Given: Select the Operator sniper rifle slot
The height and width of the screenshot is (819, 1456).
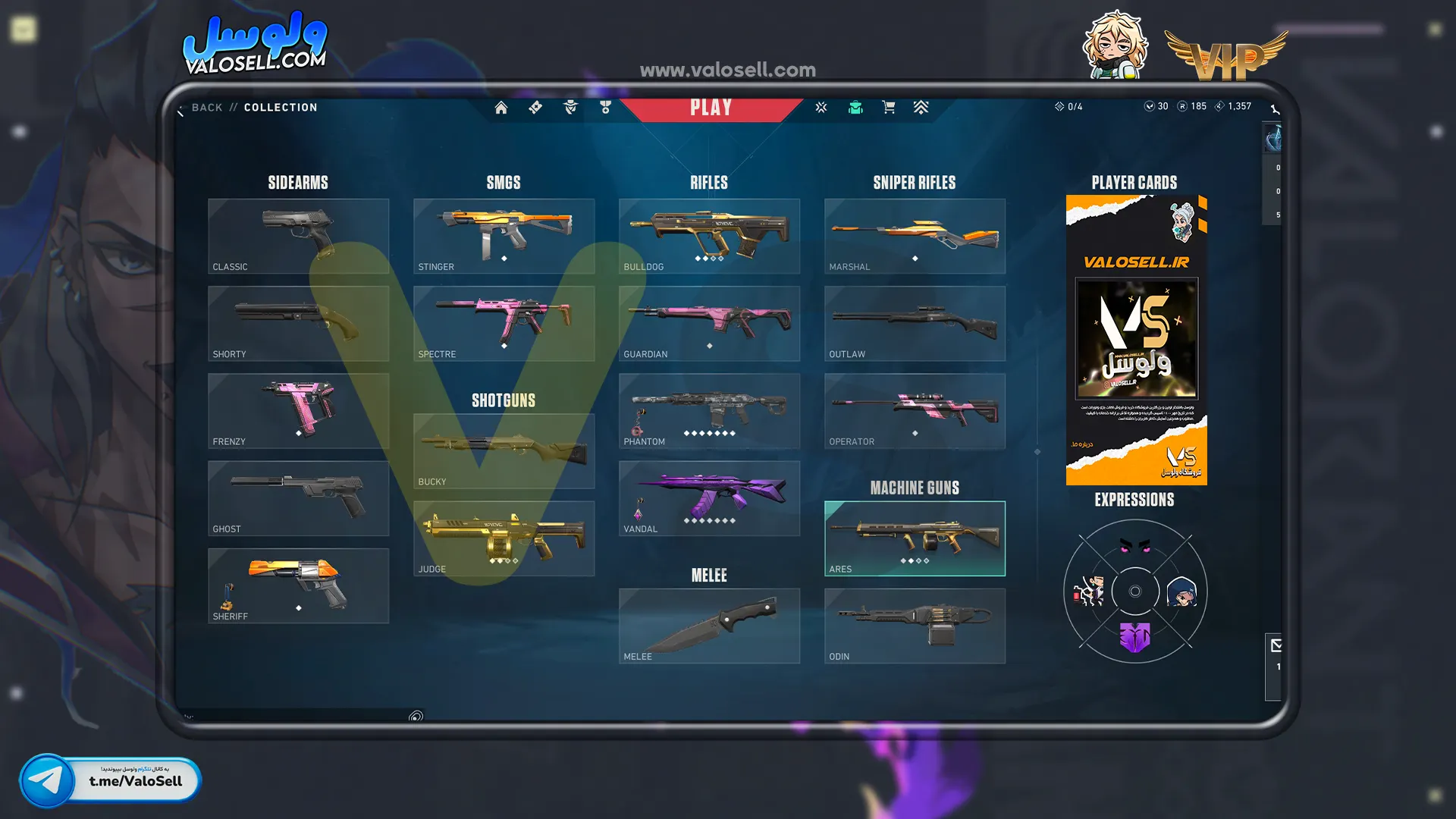Looking at the screenshot, I should tap(915, 410).
